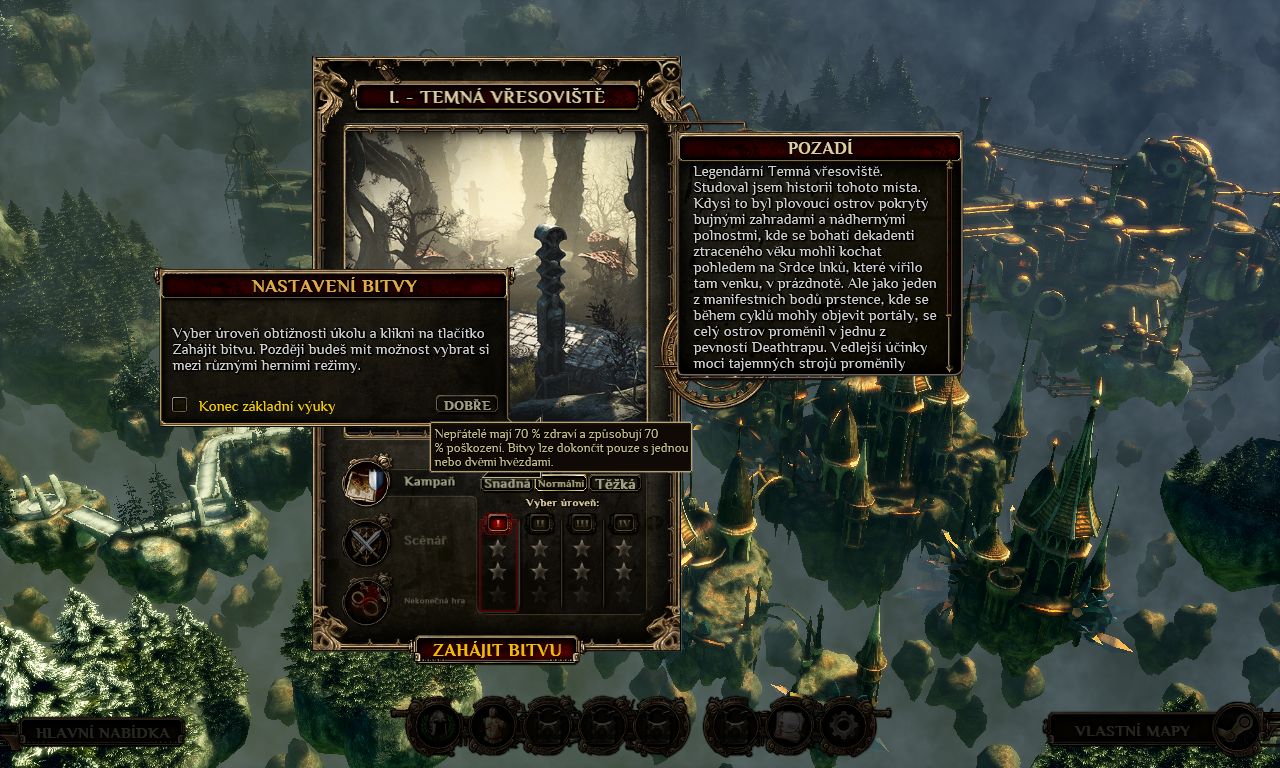This screenshot has width=1280, height=768.
Task: Pick Těžká difficulty
Action: pyautogui.click(x=616, y=484)
